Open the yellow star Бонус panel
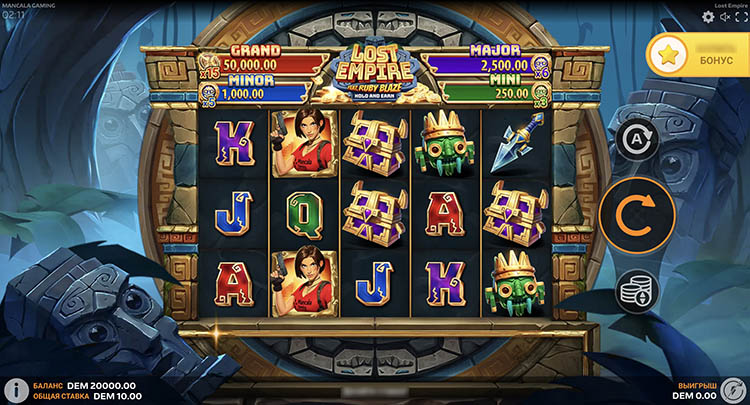Image resolution: width=750 pixels, height=405 pixels. (698, 59)
